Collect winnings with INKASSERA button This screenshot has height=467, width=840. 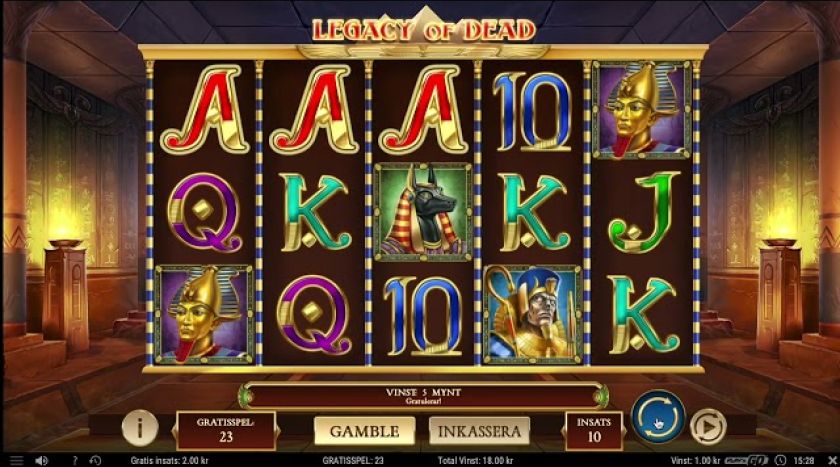click(x=479, y=431)
